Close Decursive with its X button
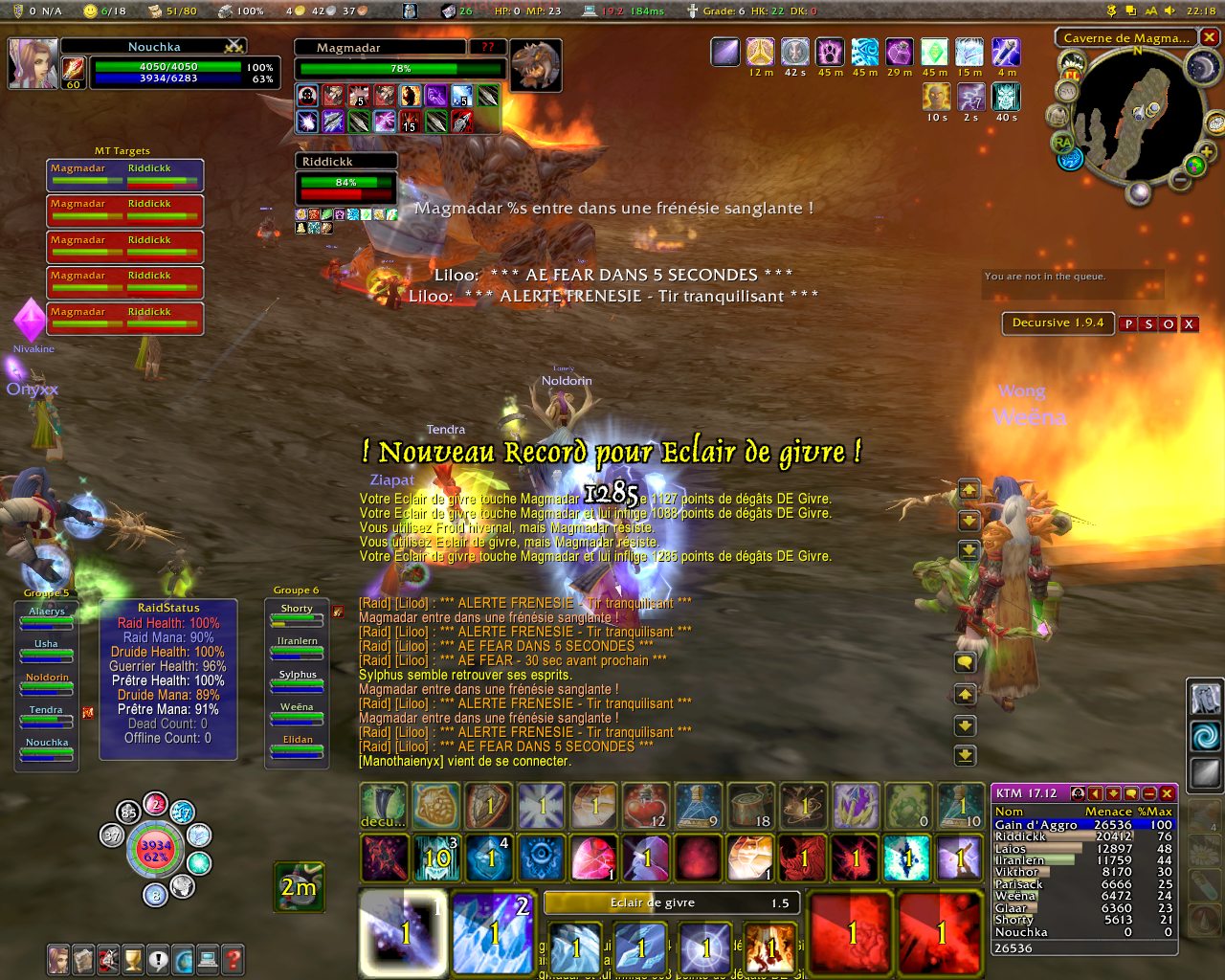 point(1189,324)
